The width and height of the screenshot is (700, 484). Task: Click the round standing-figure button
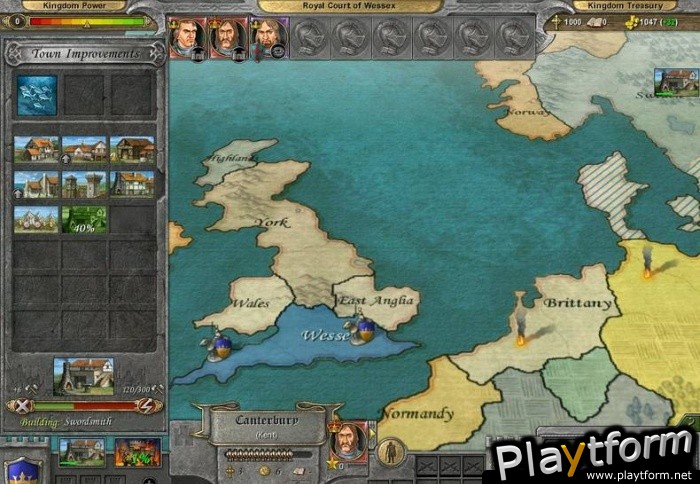[x=391, y=451]
